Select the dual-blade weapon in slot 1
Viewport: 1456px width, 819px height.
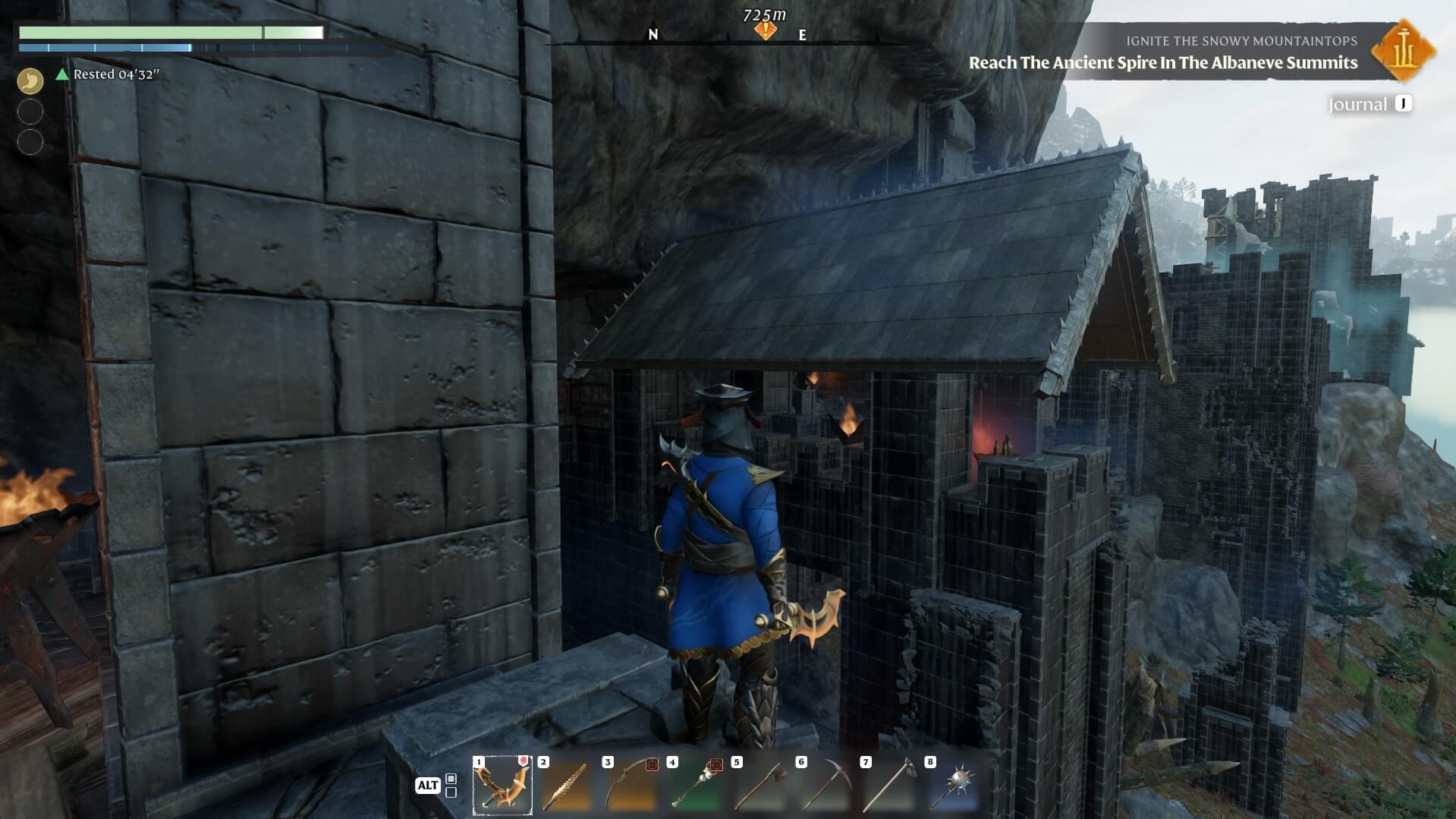[502, 786]
